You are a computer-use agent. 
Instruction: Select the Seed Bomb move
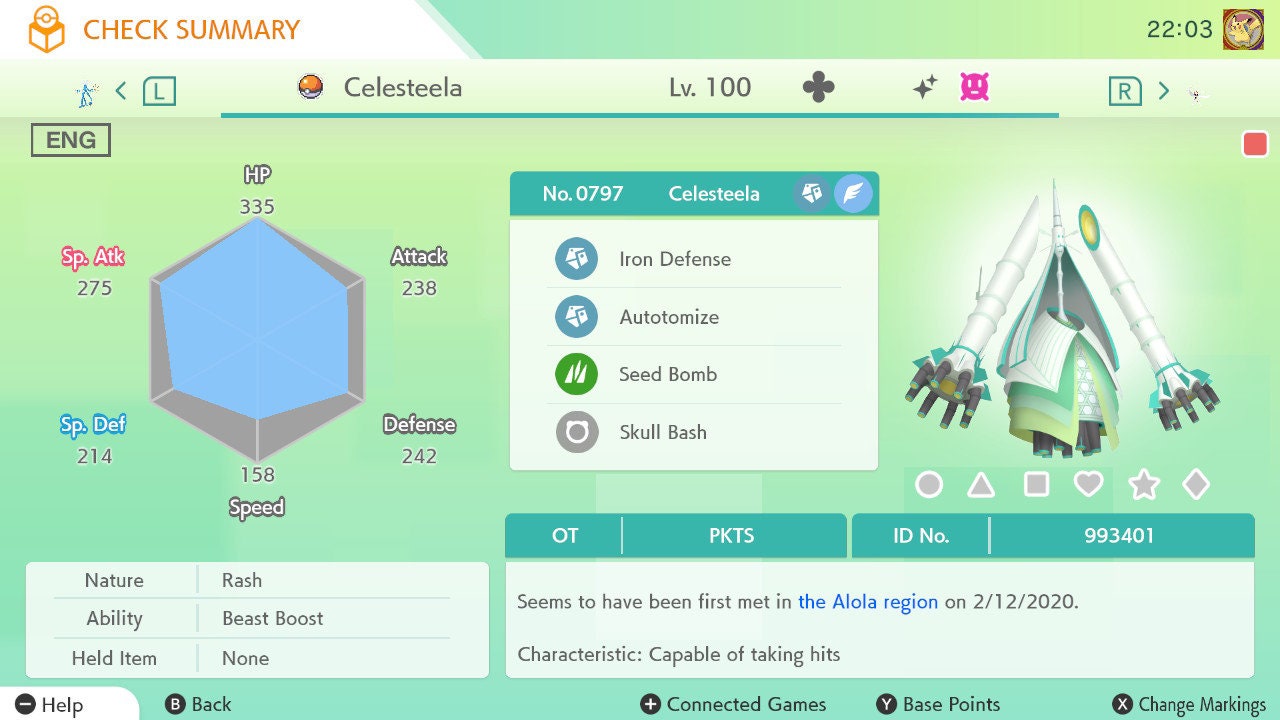pos(667,375)
